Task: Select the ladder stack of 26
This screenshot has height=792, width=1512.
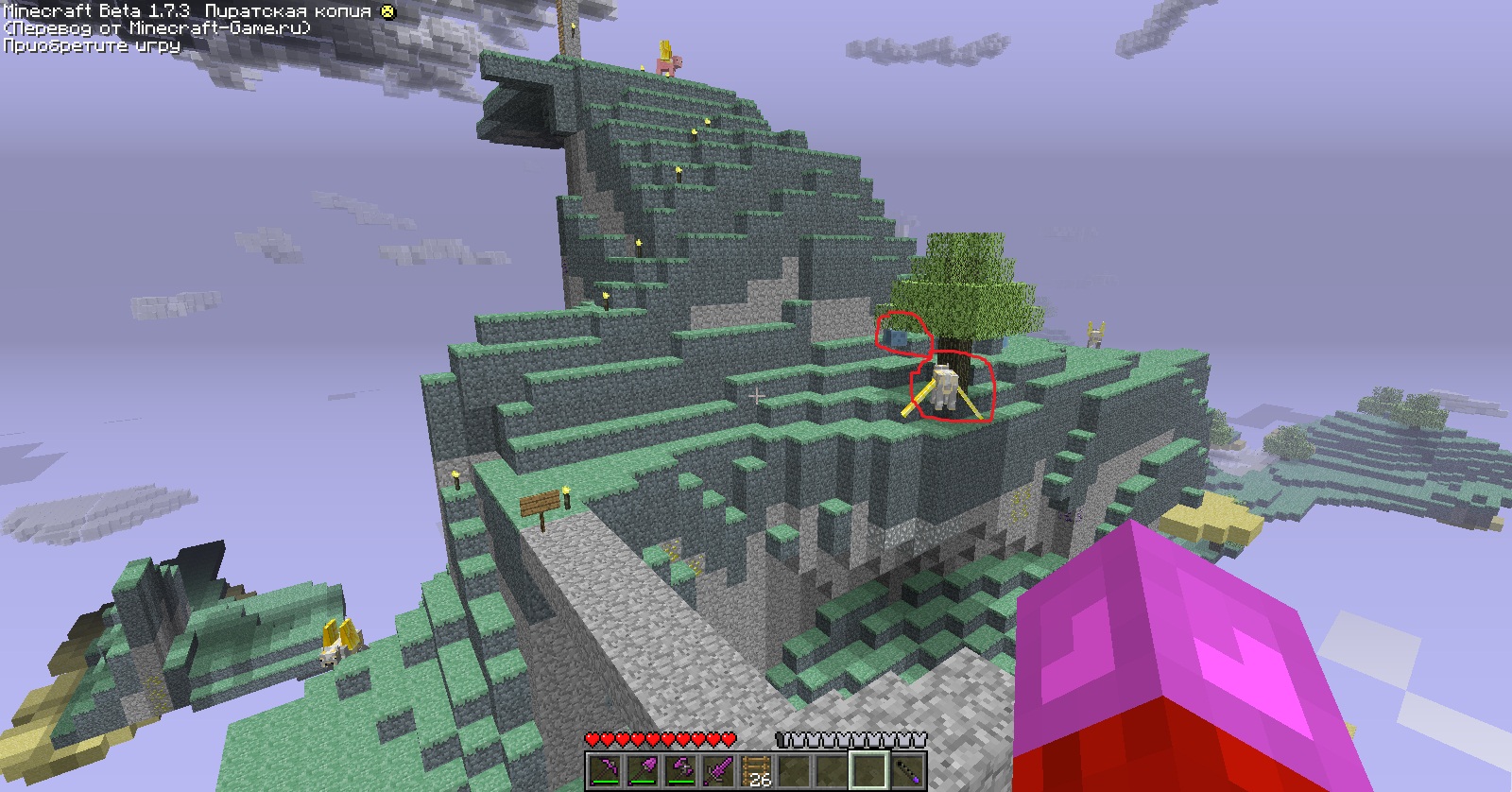Action: point(756,770)
